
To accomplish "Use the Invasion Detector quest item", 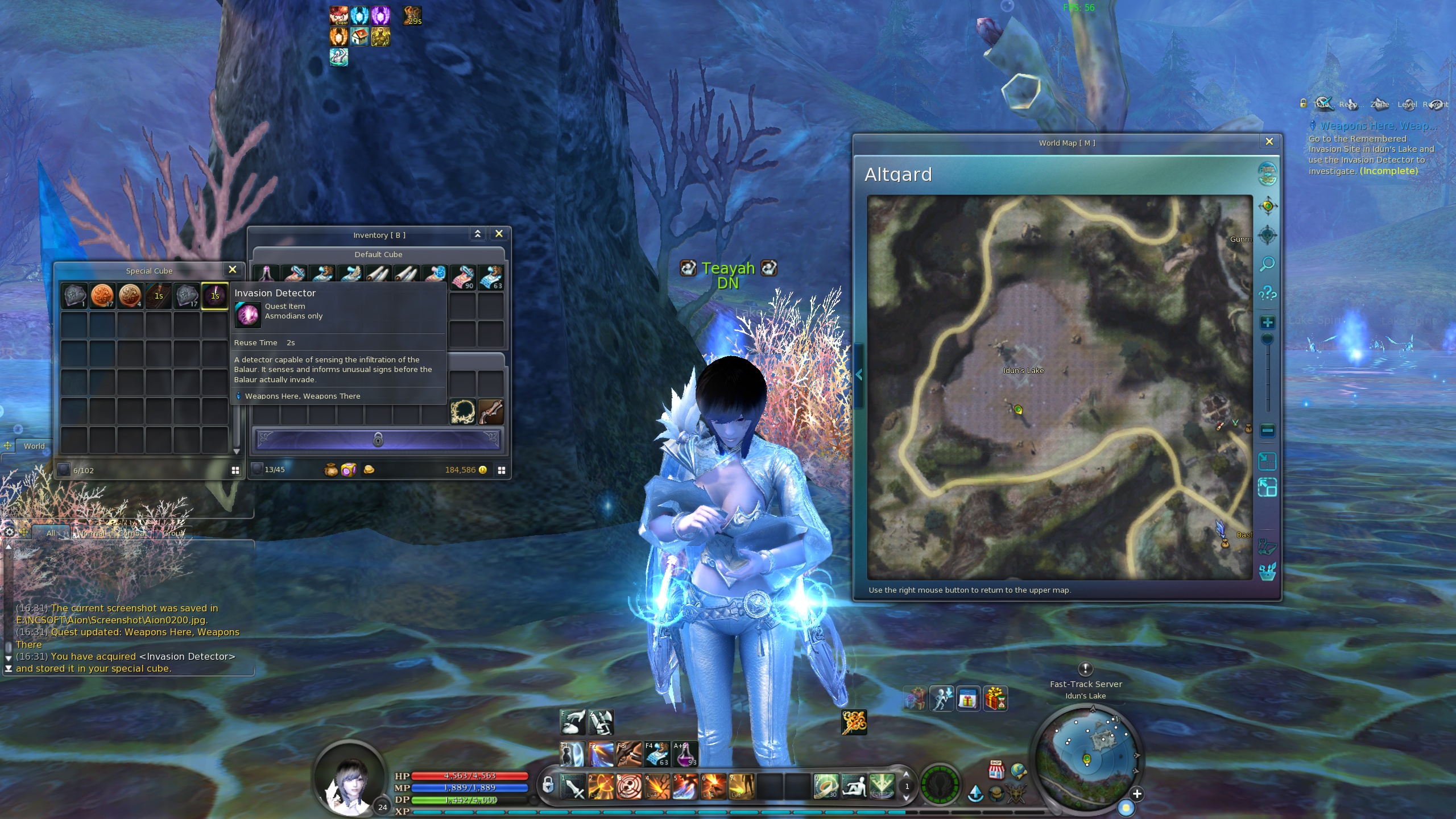I will pyautogui.click(x=215, y=296).
